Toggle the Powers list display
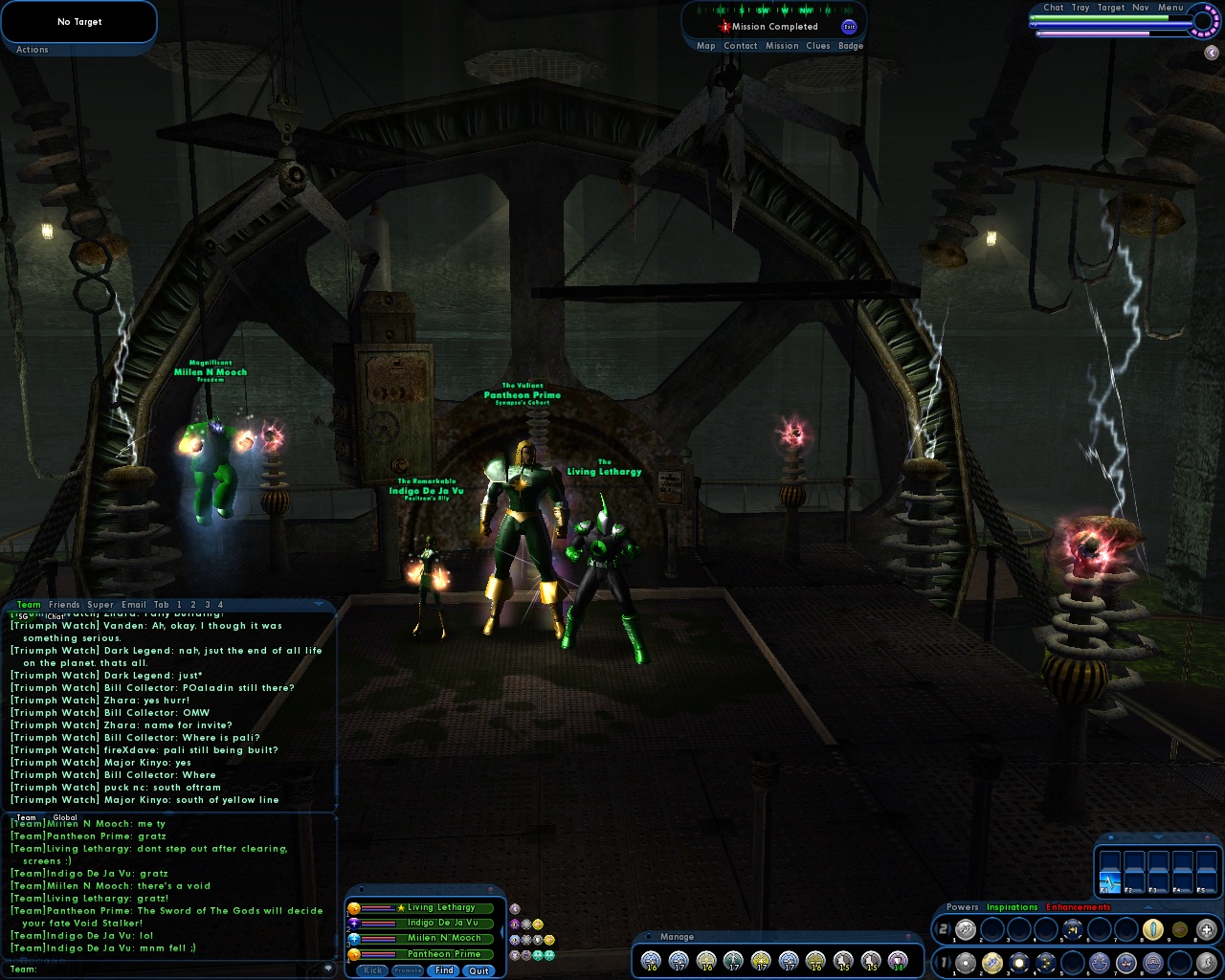The width and height of the screenshot is (1225, 980). 963,907
